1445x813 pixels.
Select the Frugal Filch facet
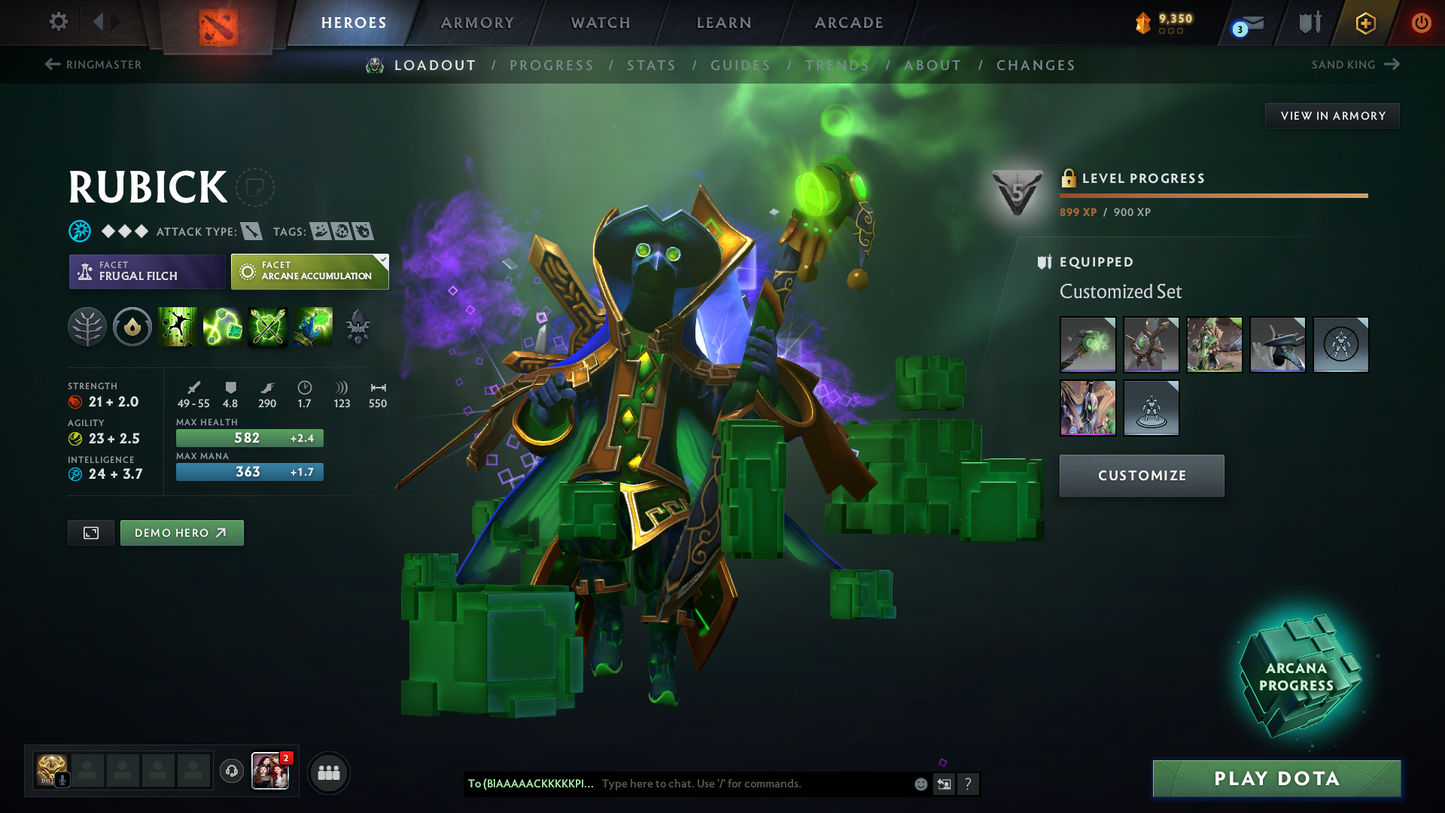click(147, 271)
